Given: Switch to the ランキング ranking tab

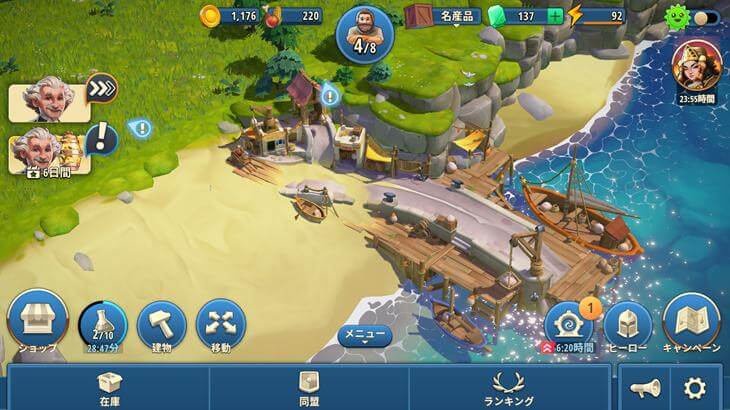Looking at the screenshot, I should tap(508, 387).
